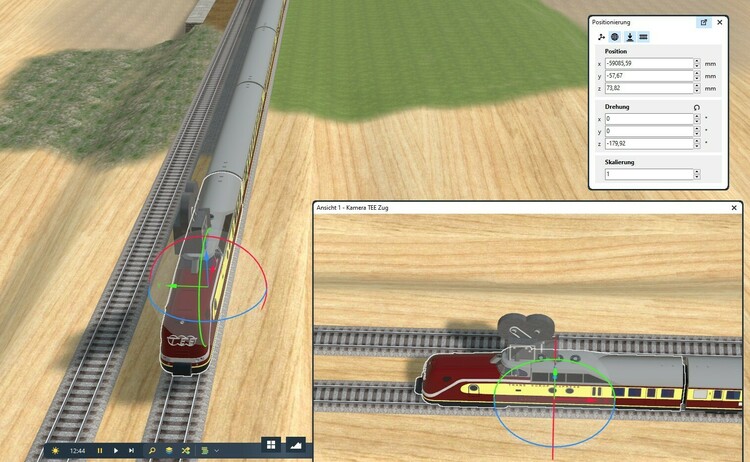This screenshot has height=462, width=750.
Task: Click the Drehung z rotation field
Action: 649,143
